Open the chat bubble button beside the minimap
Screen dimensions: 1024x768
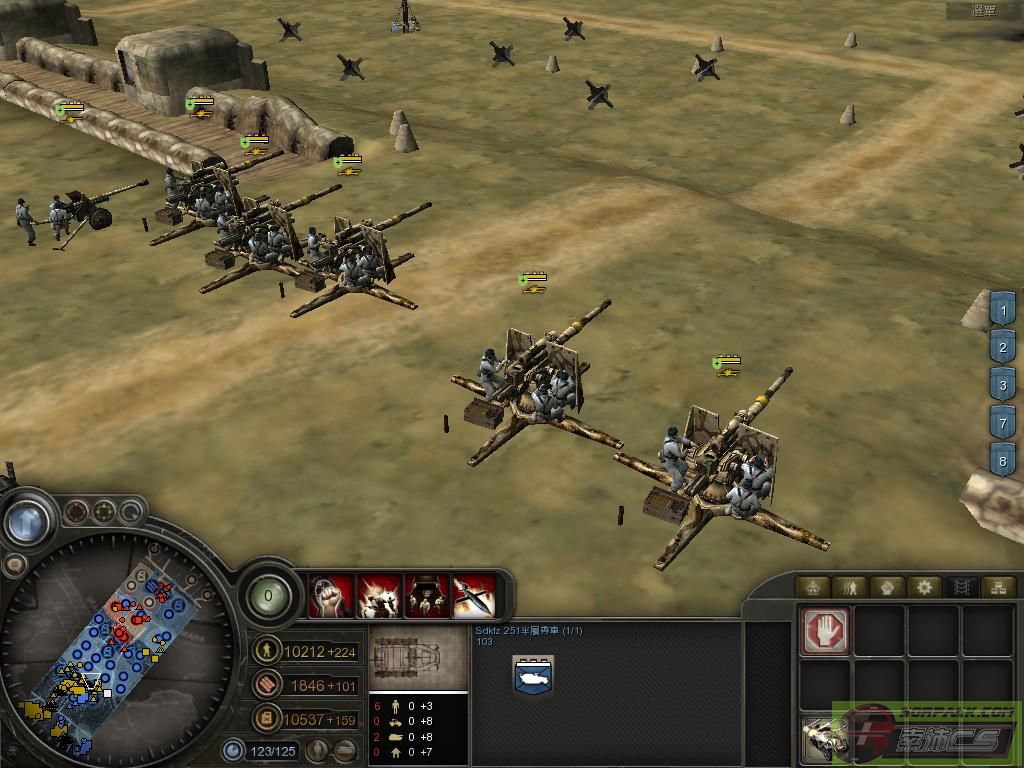point(14,564)
